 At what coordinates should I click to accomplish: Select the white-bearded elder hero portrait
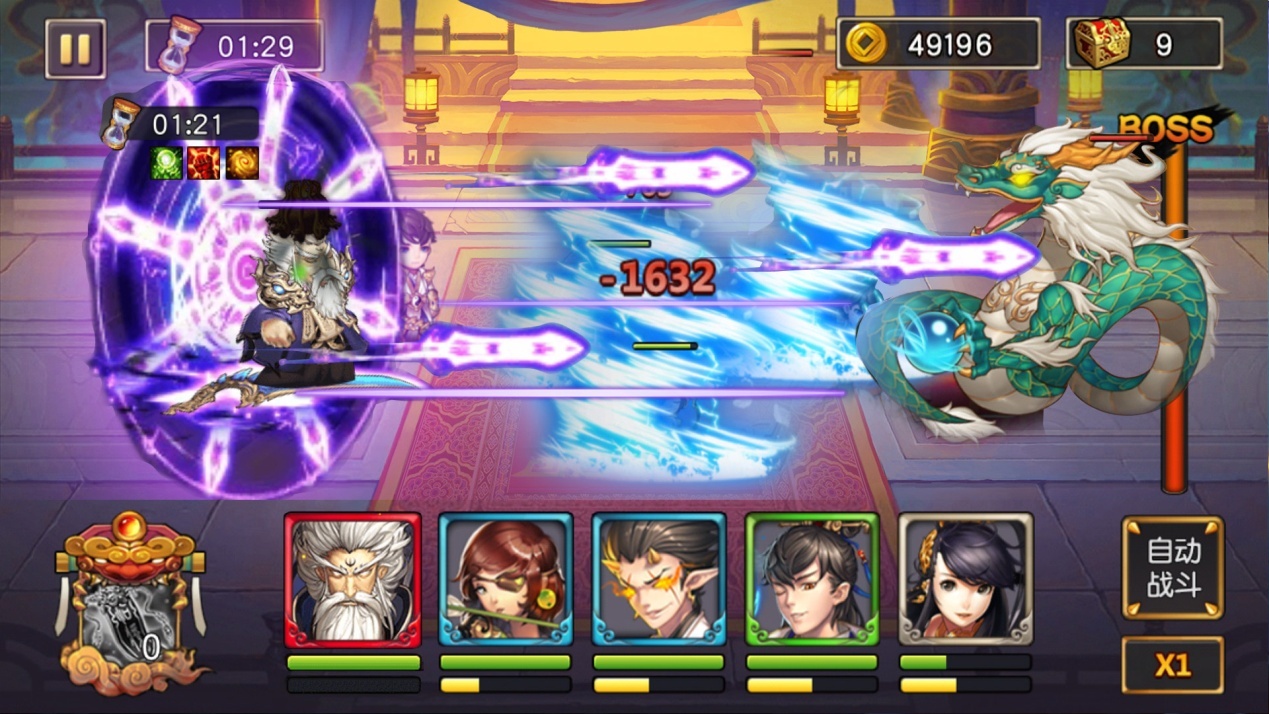(x=352, y=580)
